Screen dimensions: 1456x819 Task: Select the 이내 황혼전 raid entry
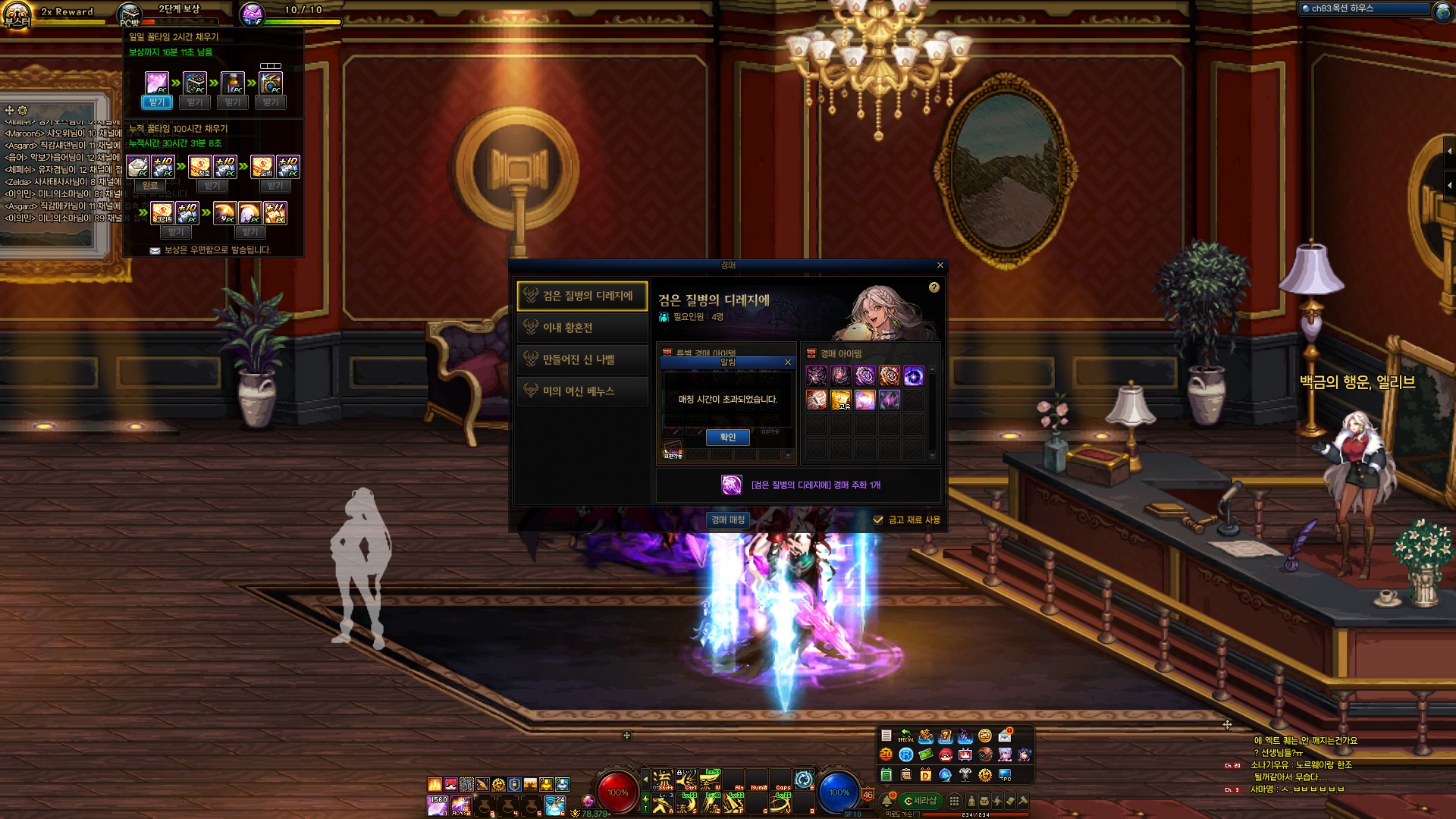pyautogui.click(x=582, y=328)
